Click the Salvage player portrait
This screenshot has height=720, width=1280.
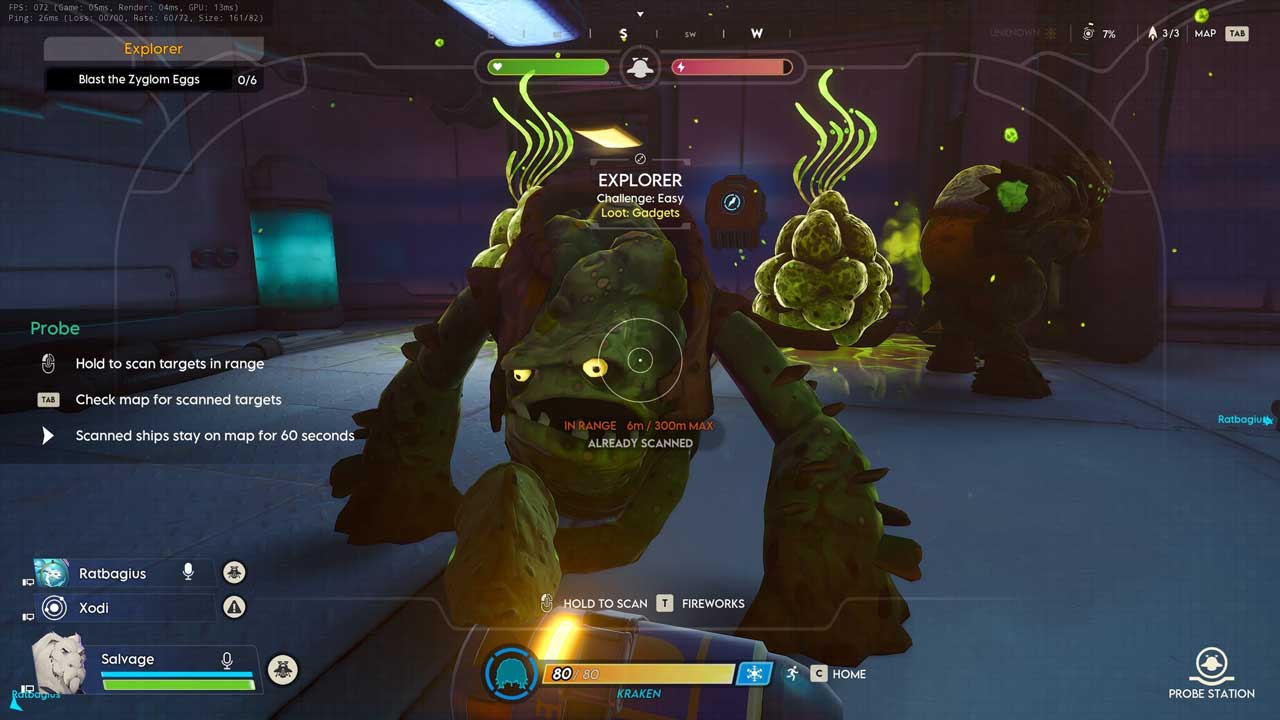58,663
